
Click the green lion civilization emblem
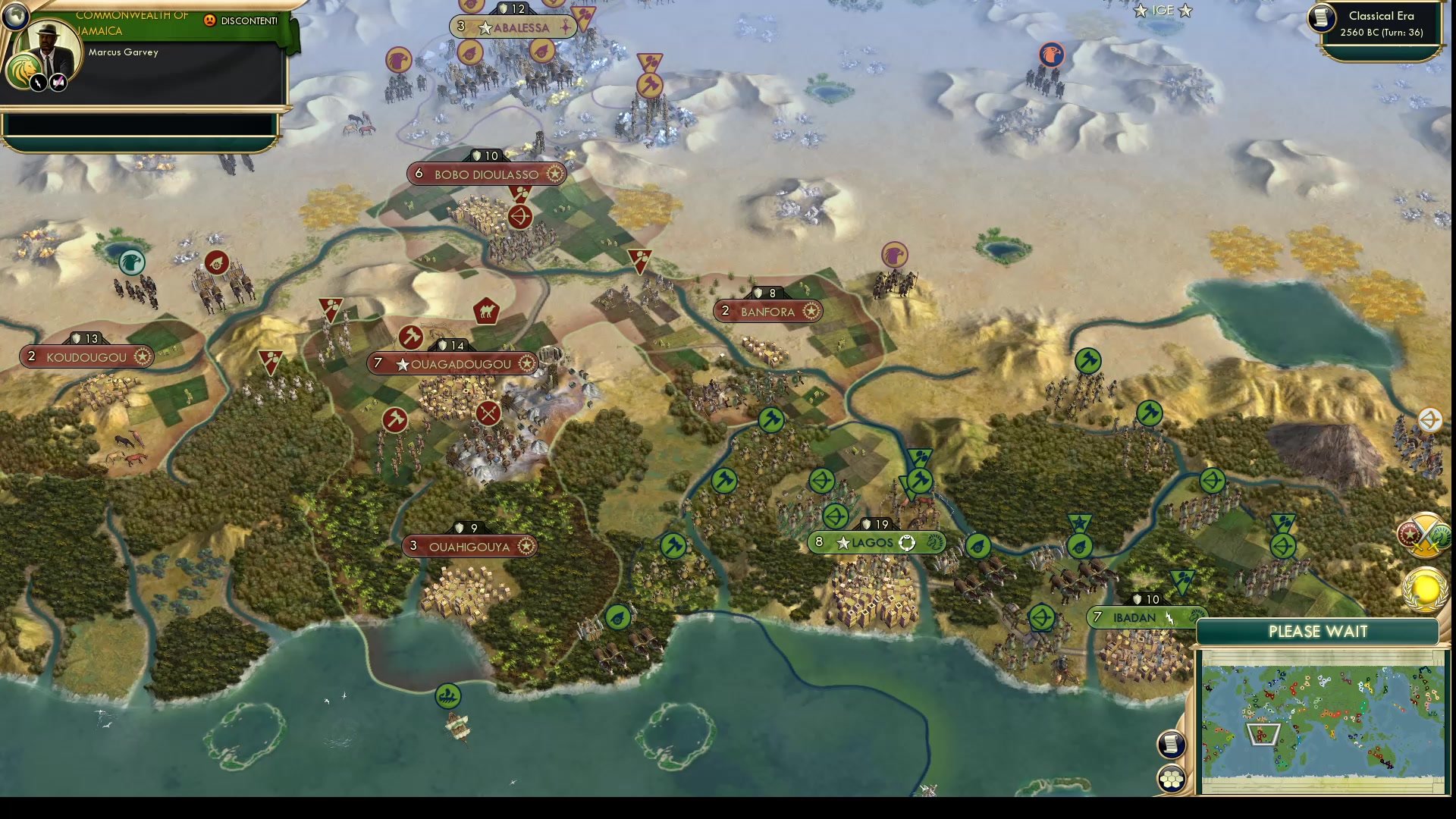[23, 71]
